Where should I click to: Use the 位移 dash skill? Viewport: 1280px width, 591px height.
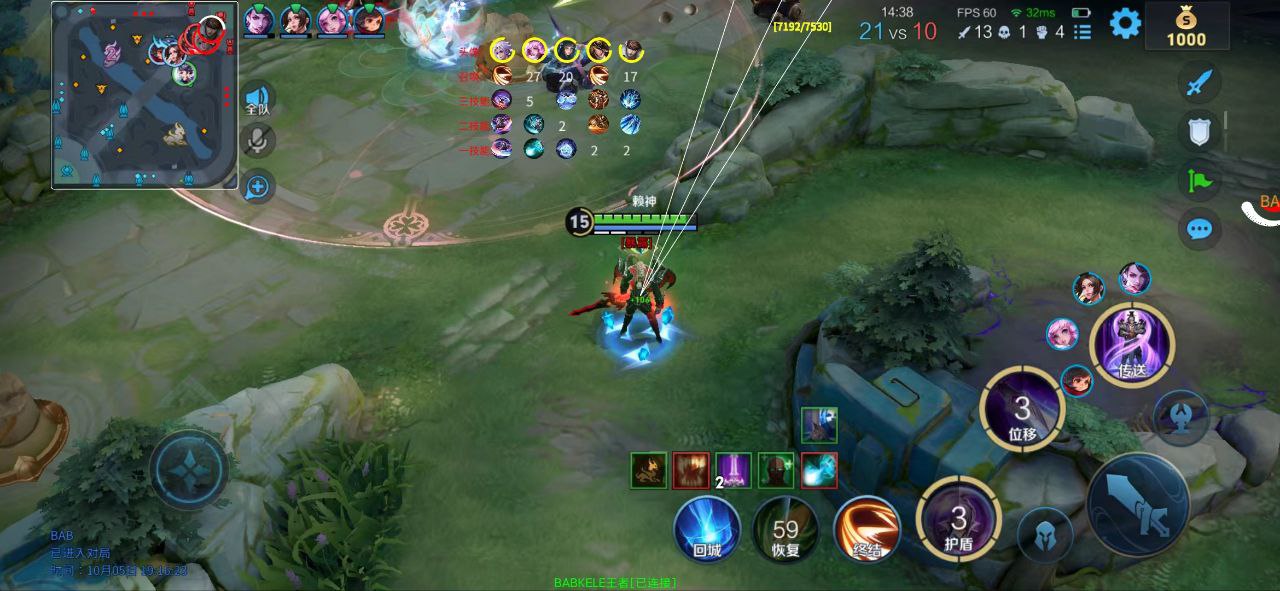(x=1022, y=408)
